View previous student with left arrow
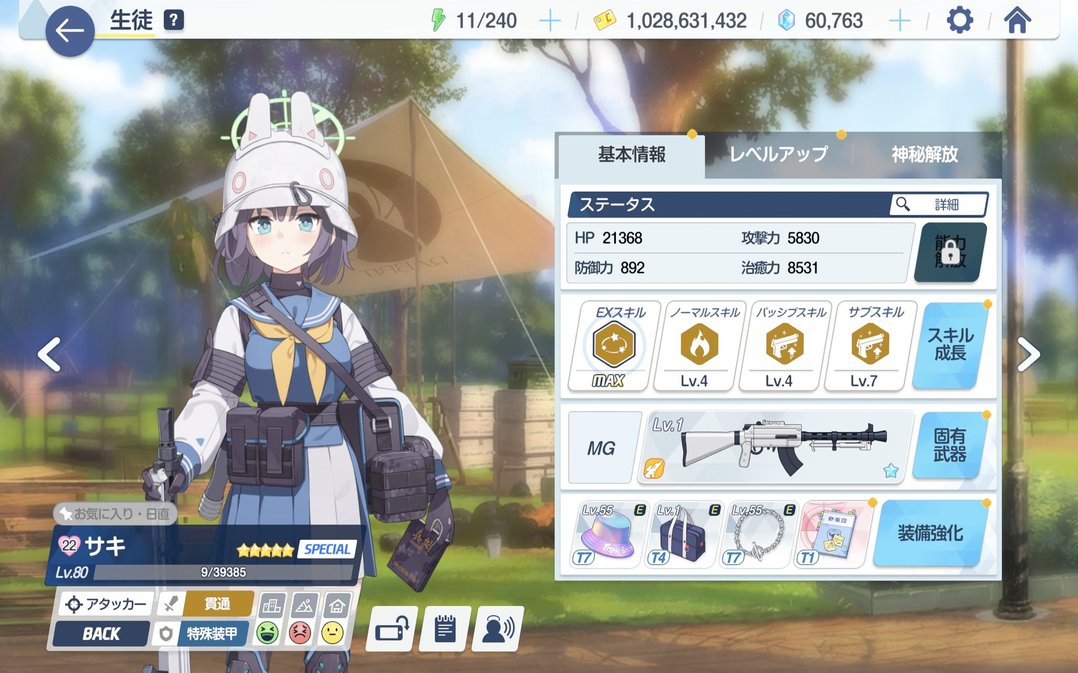Viewport: 1078px width, 673px height. coord(49,354)
